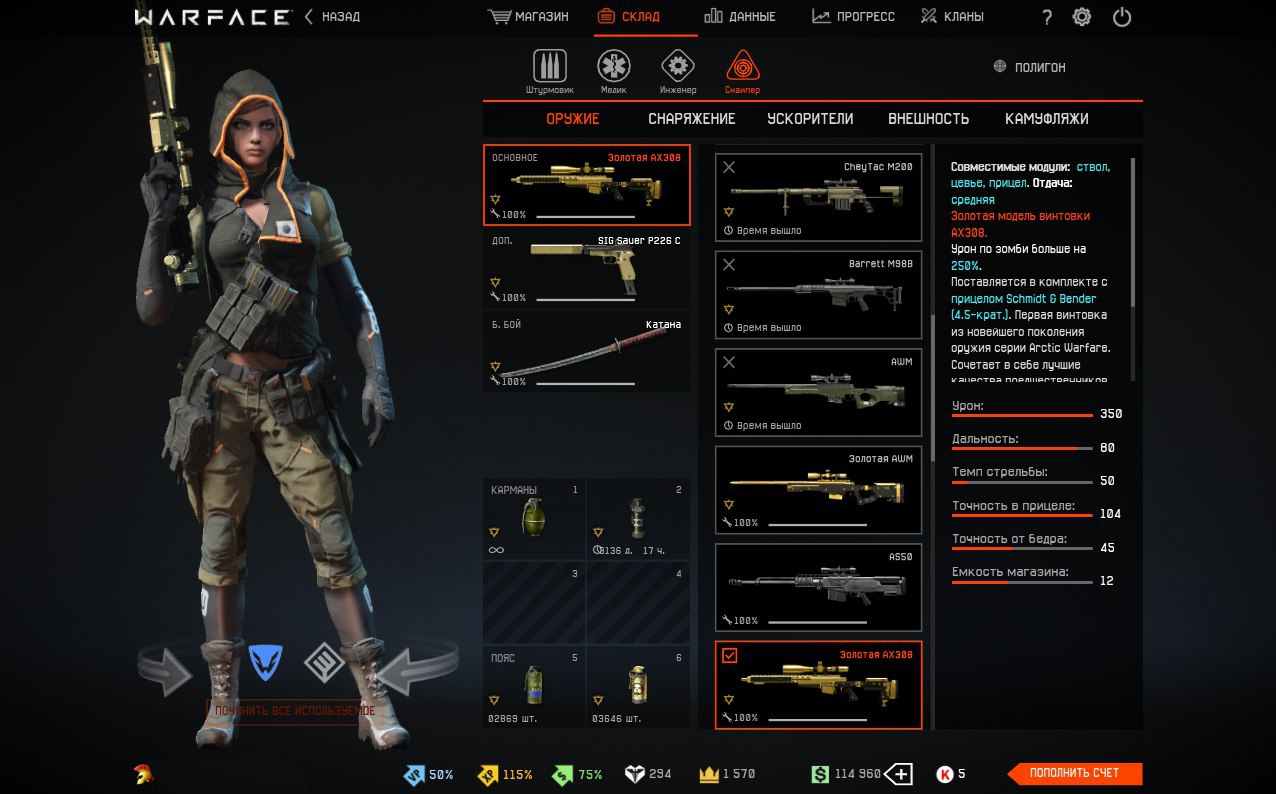Repair all with ПОЧИНИТЬ ВСЕ ИСПОЛЬЗУЕМОЕ

pos(295,711)
